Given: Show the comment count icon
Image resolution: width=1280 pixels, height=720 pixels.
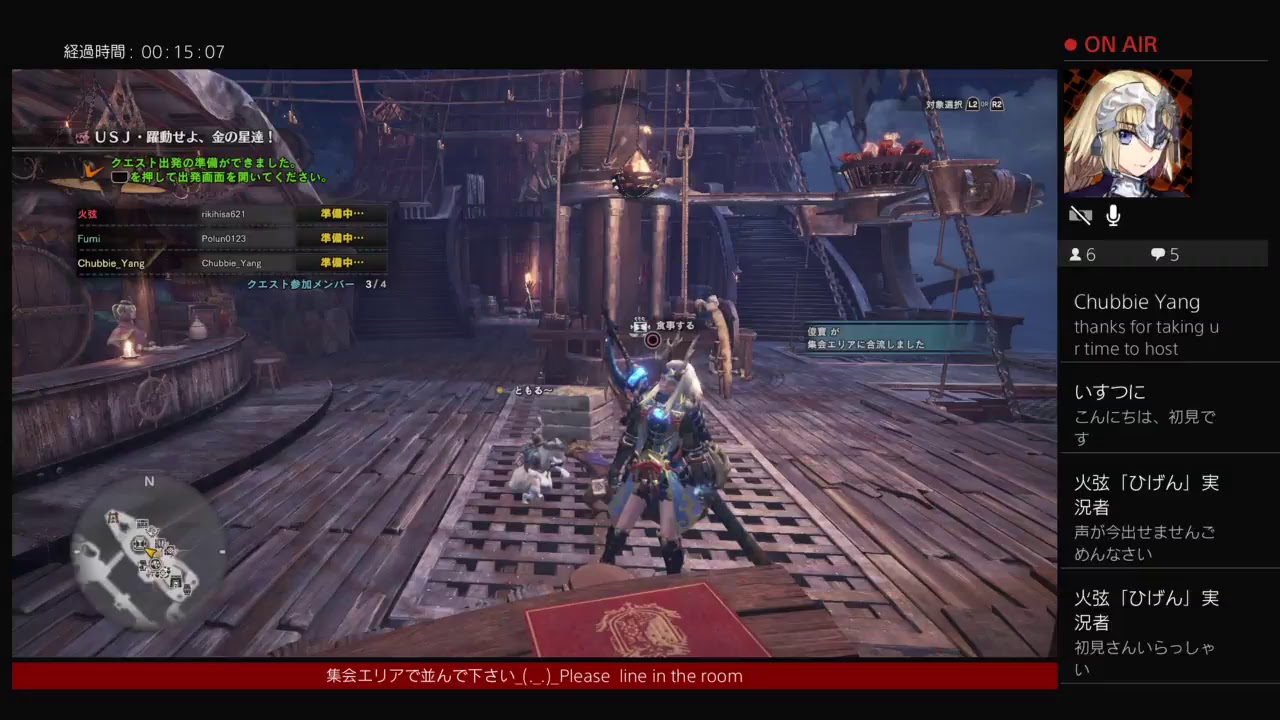Looking at the screenshot, I should pyautogui.click(x=1158, y=255).
